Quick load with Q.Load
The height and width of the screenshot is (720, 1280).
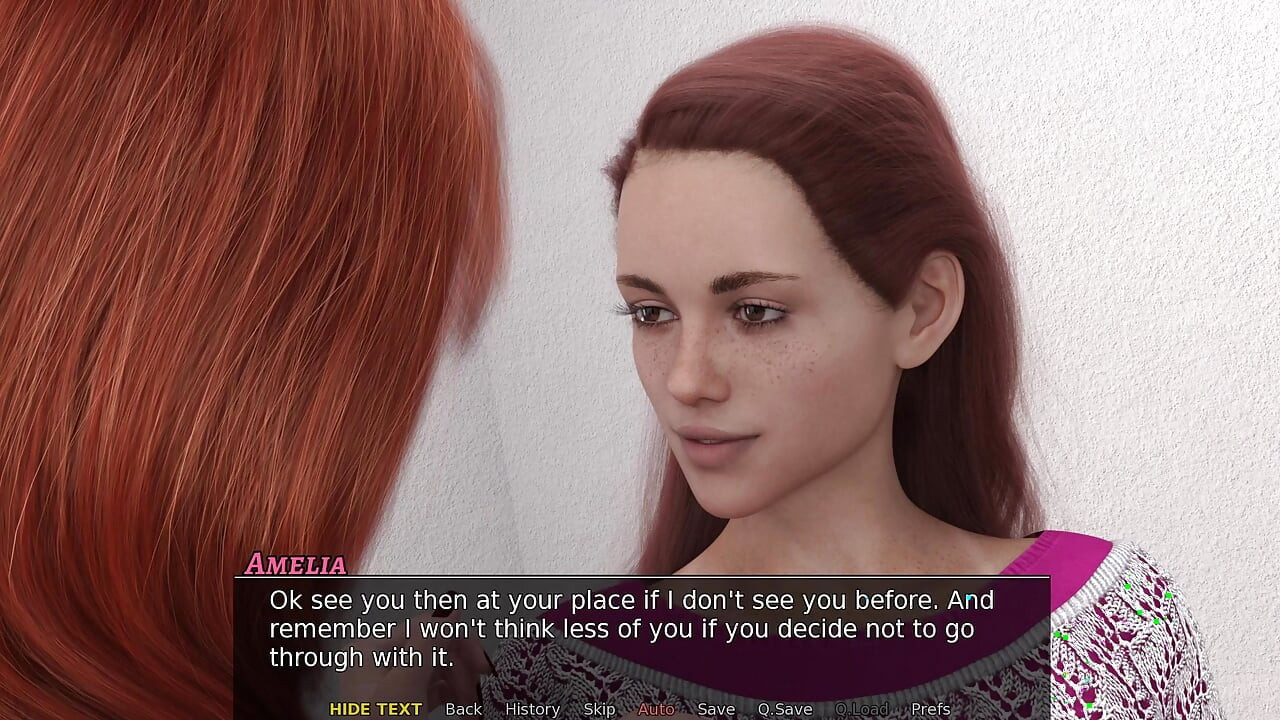[x=861, y=709]
